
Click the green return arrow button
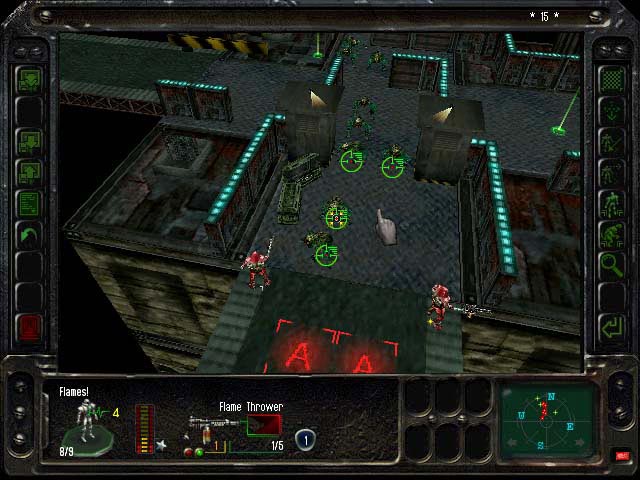tap(610, 326)
